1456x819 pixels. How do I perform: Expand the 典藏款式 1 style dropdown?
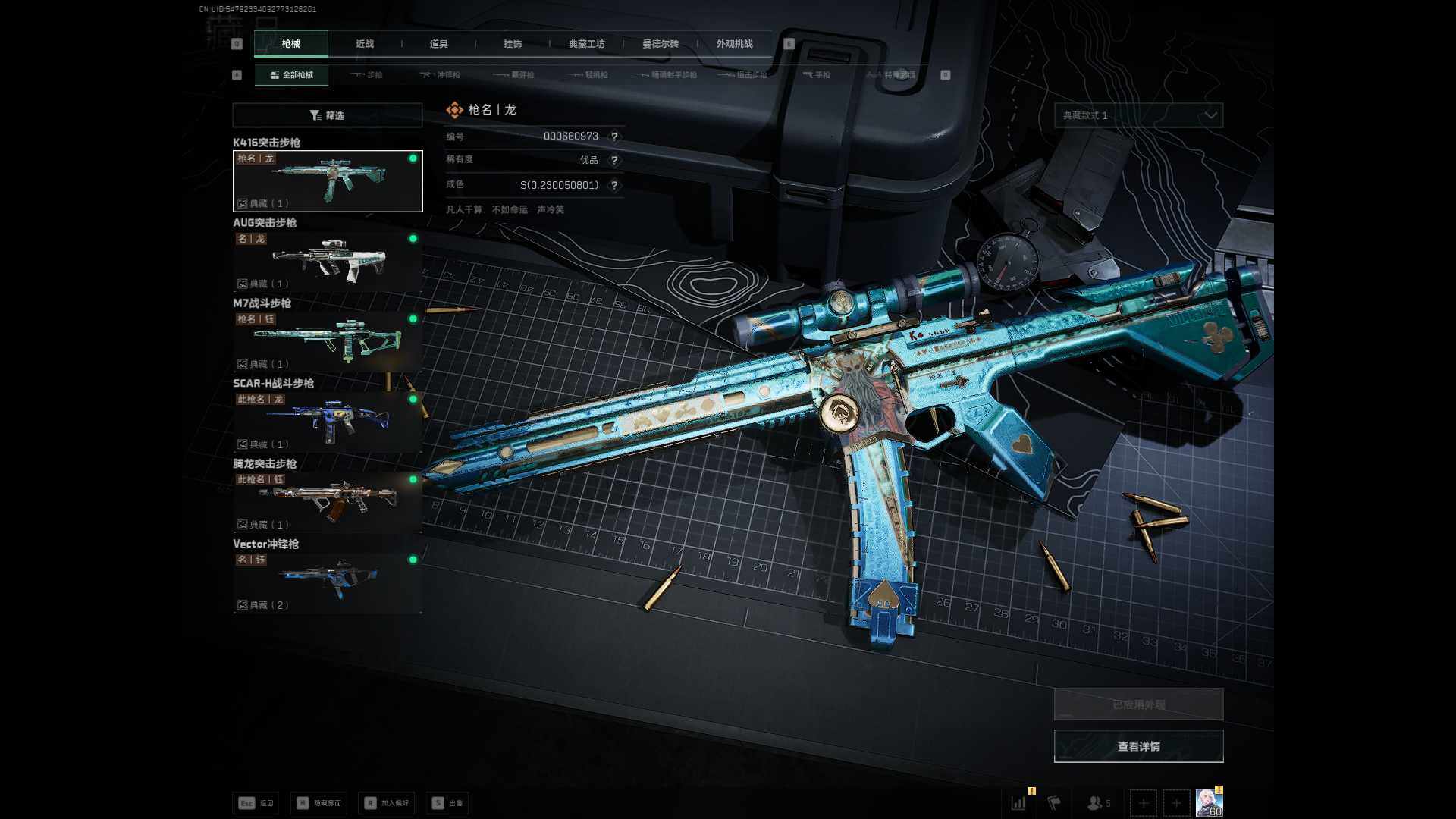(1138, 115)
